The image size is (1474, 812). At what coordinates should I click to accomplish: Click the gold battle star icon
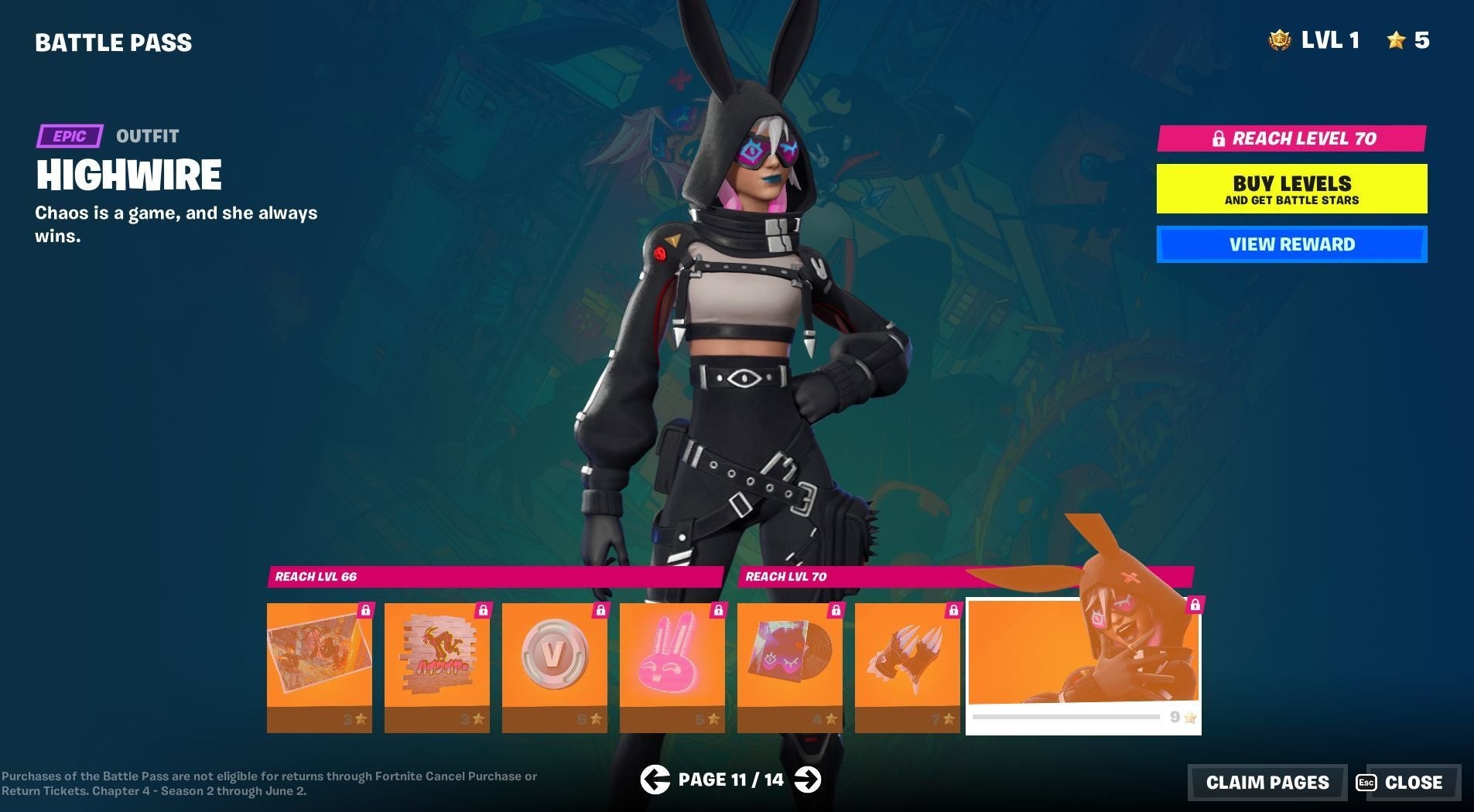[x=1397, y=39]
